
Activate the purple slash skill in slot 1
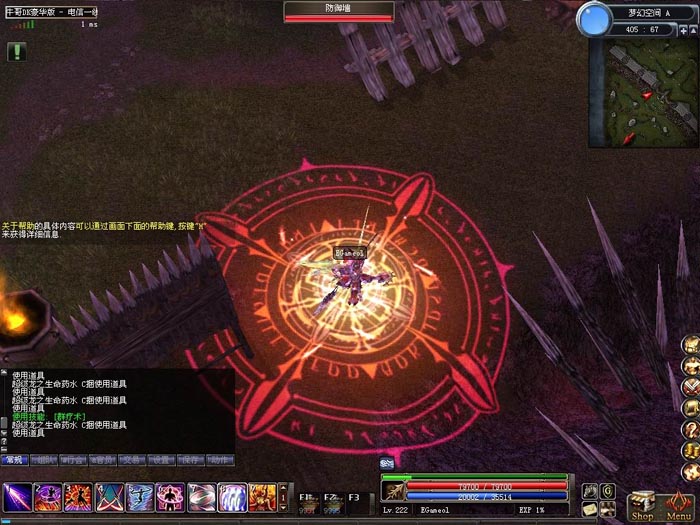click(17, 496)
